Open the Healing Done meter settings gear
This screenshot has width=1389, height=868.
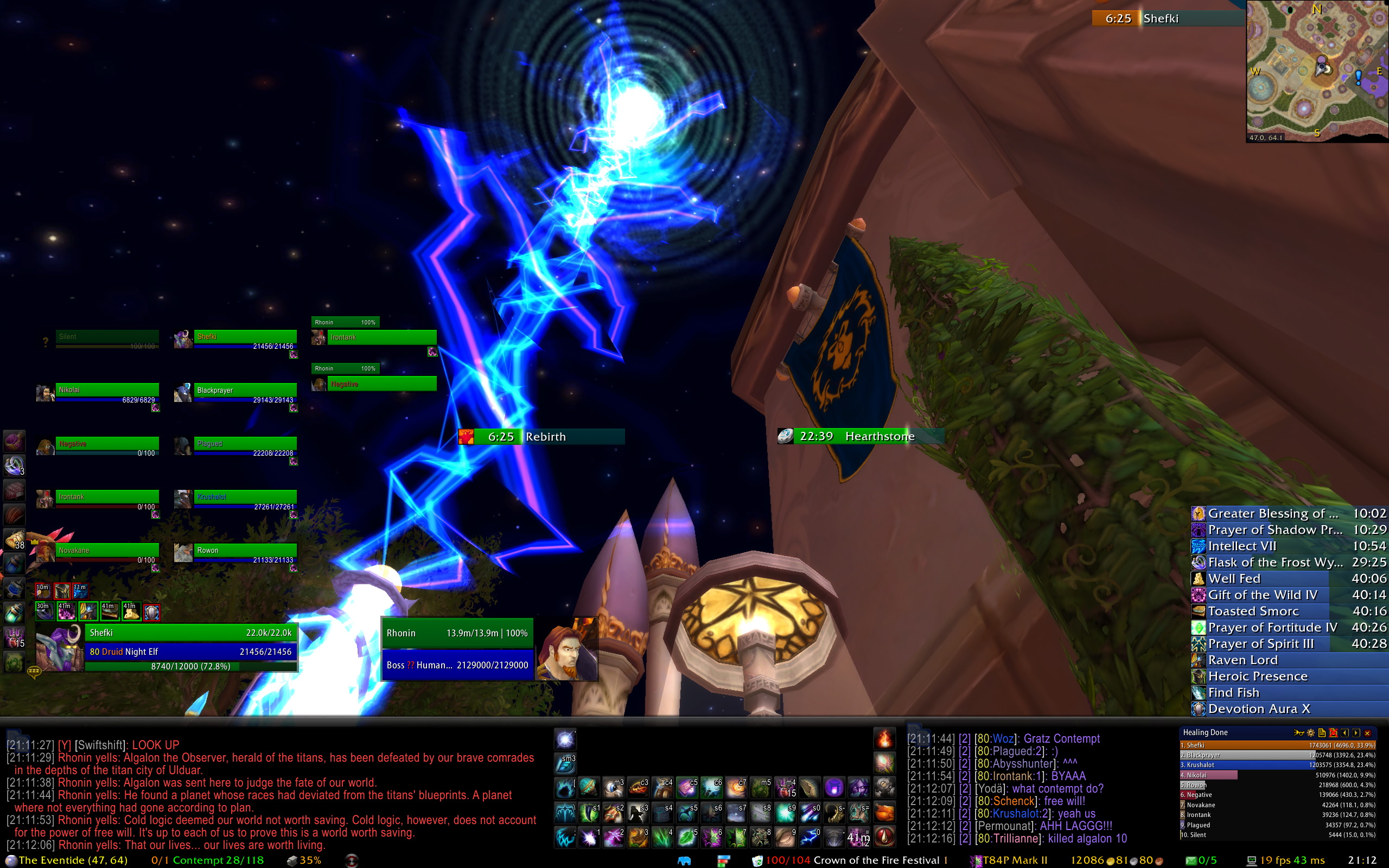[x=1310, y=732]
